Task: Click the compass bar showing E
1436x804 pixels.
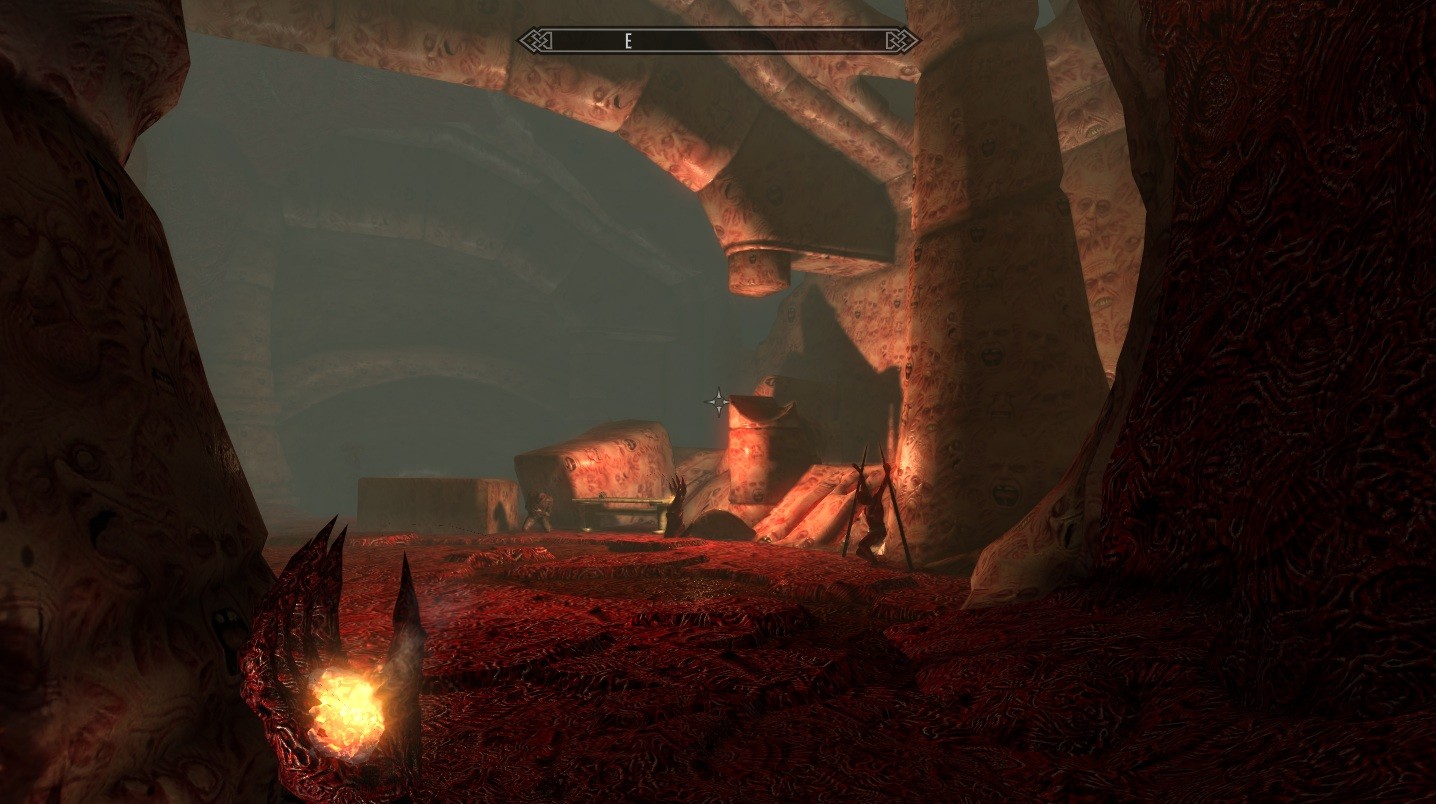Action: tap(718, 40)
